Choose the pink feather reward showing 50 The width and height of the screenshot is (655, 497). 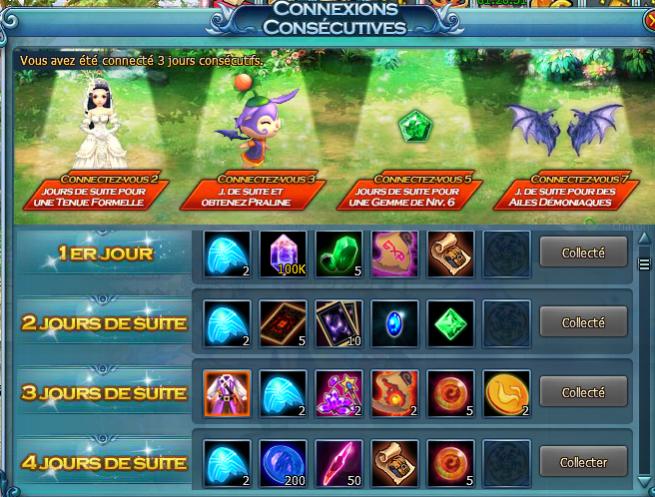(x=338, y=462)
